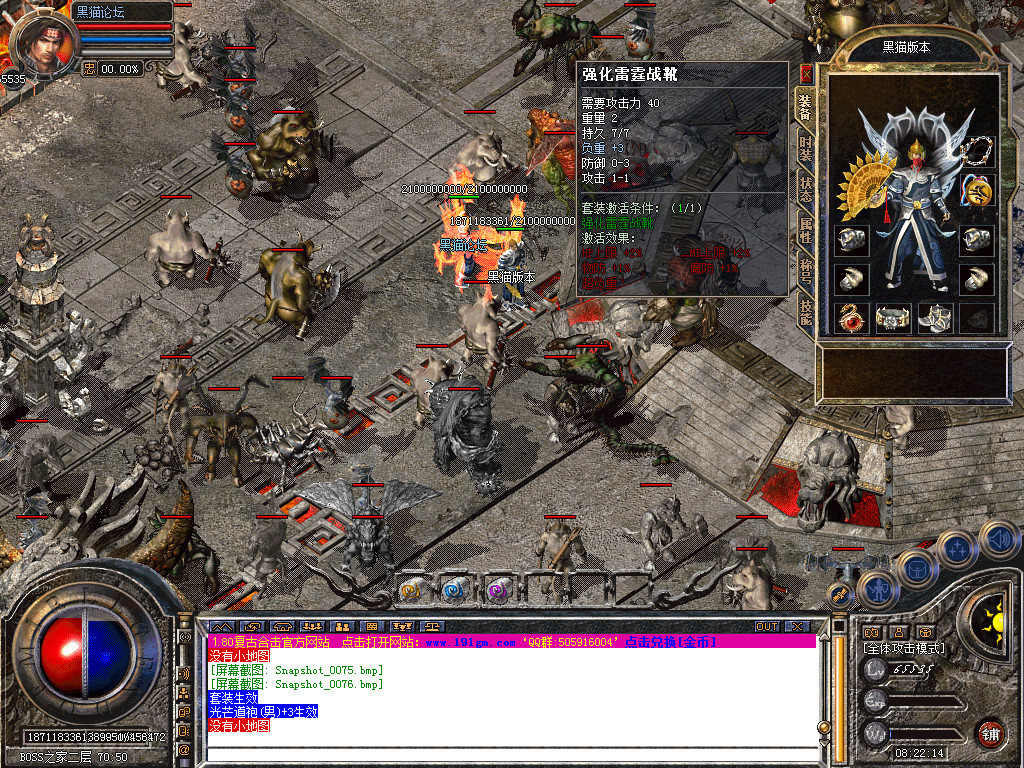Click the OUT button on chat bar

click(x=767, y=627)
